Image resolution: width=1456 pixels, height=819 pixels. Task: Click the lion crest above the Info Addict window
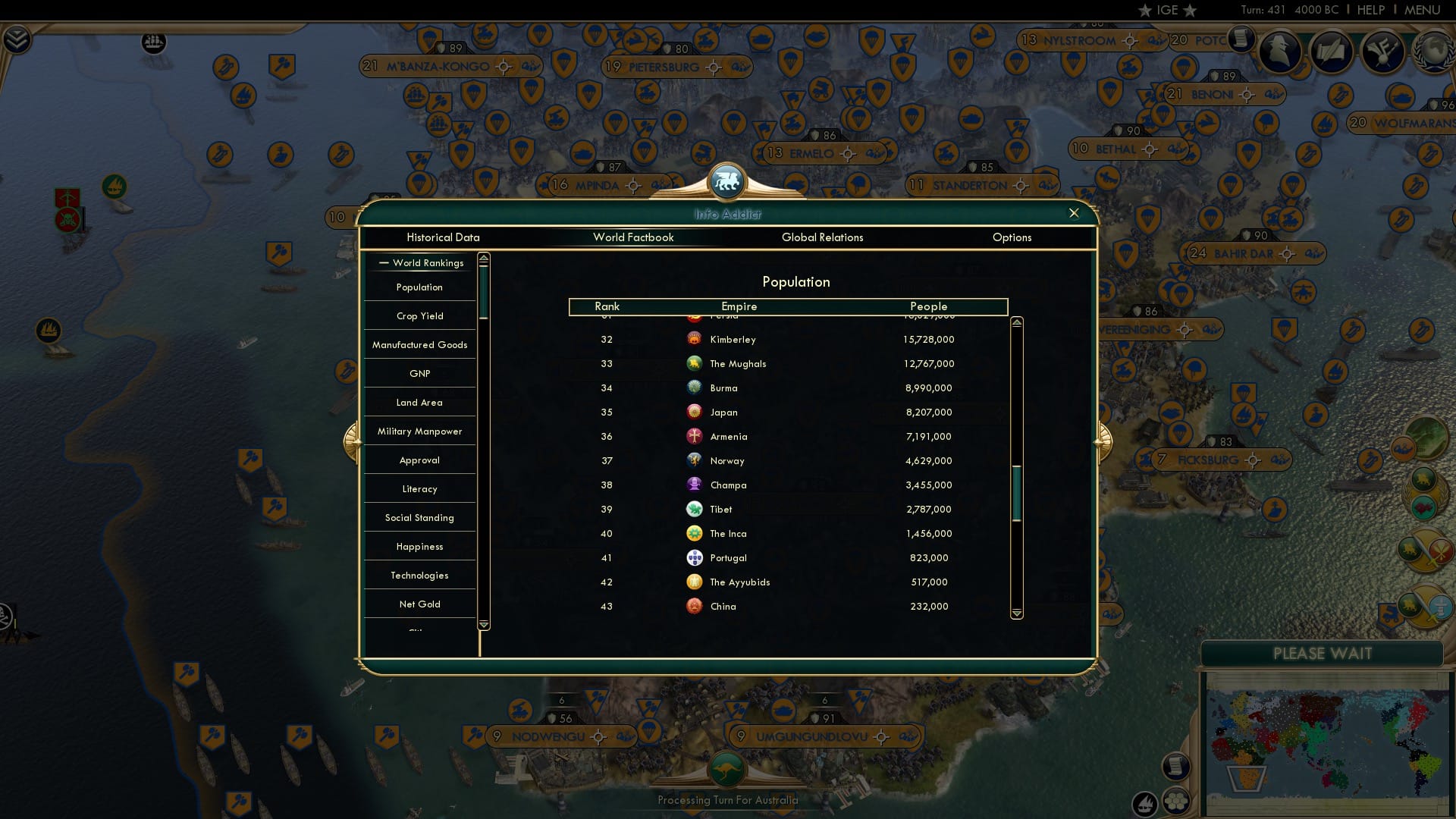pos(726,180)
